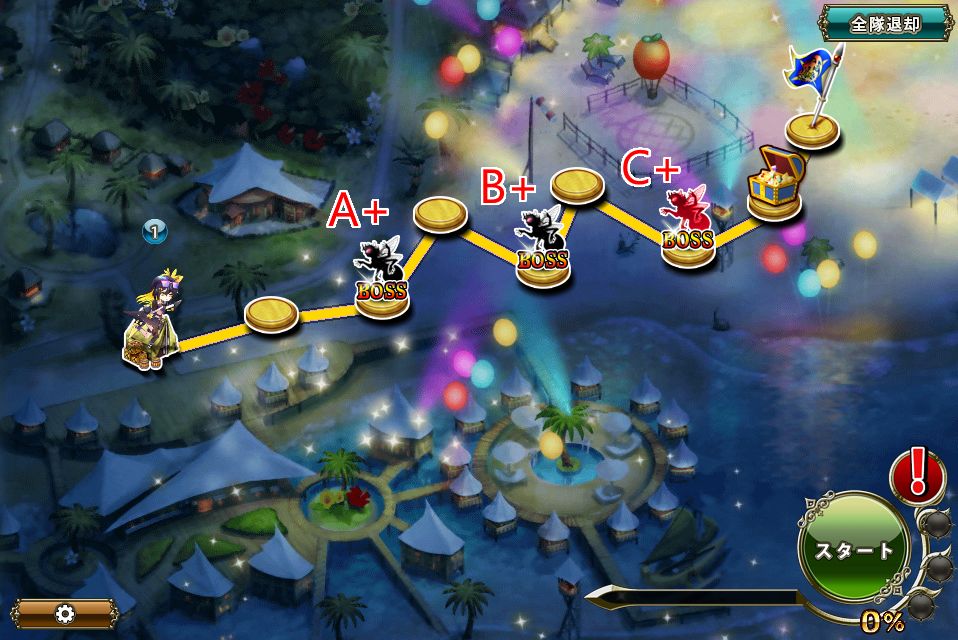The image size is (958, 640).
Task: Choose the treasure chest map node
Action: click(x=775, y=185)
